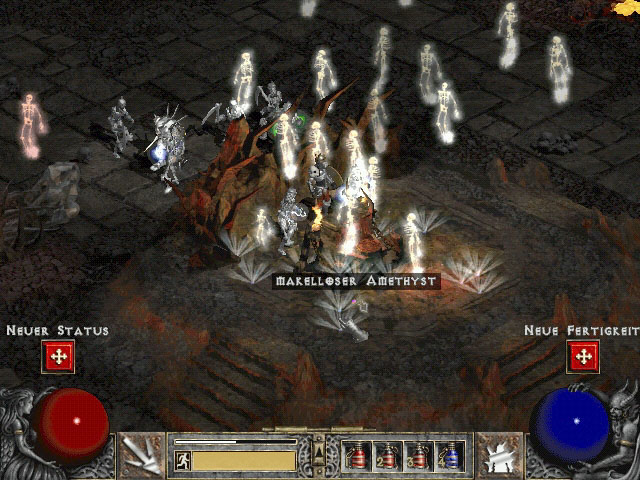Open the Neuer Status stat point button

point(58,356)
